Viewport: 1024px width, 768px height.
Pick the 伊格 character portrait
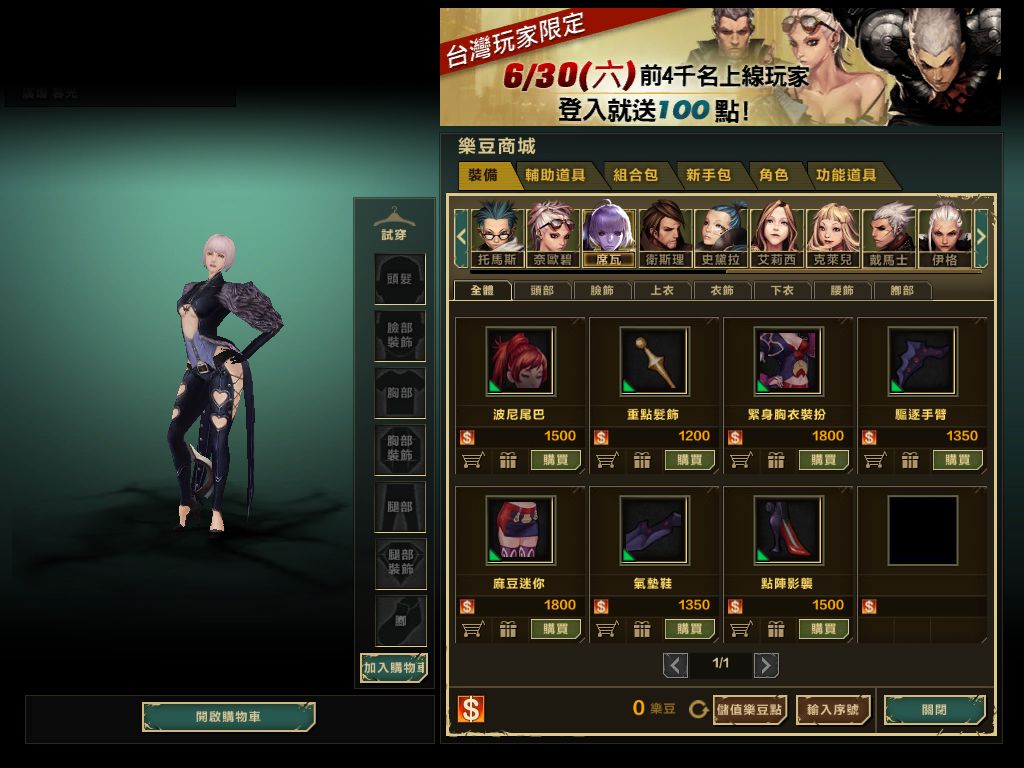tap(944, 235)
